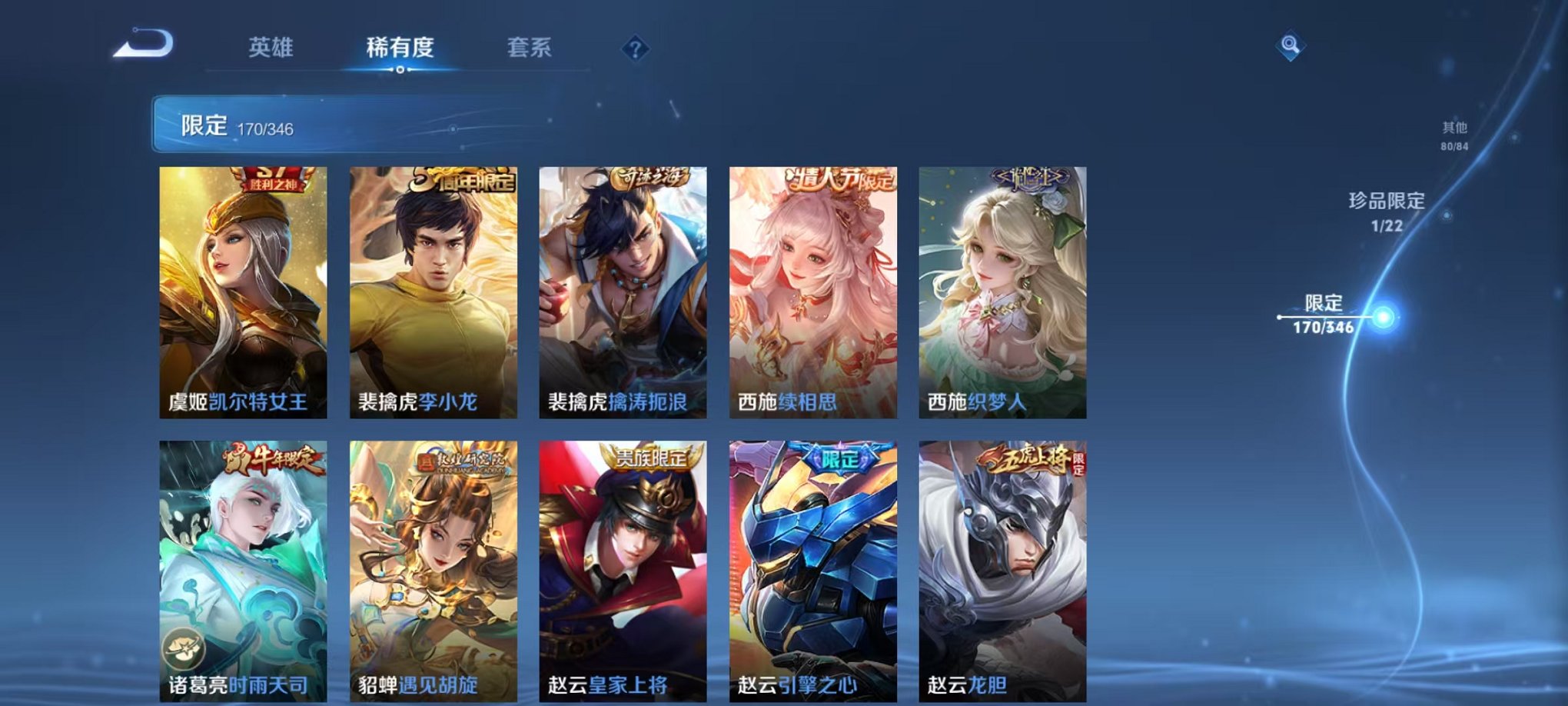
Task: Click the 奇迹之海 banner on 擒涛扼浪 skin
Action: point(648,178)
